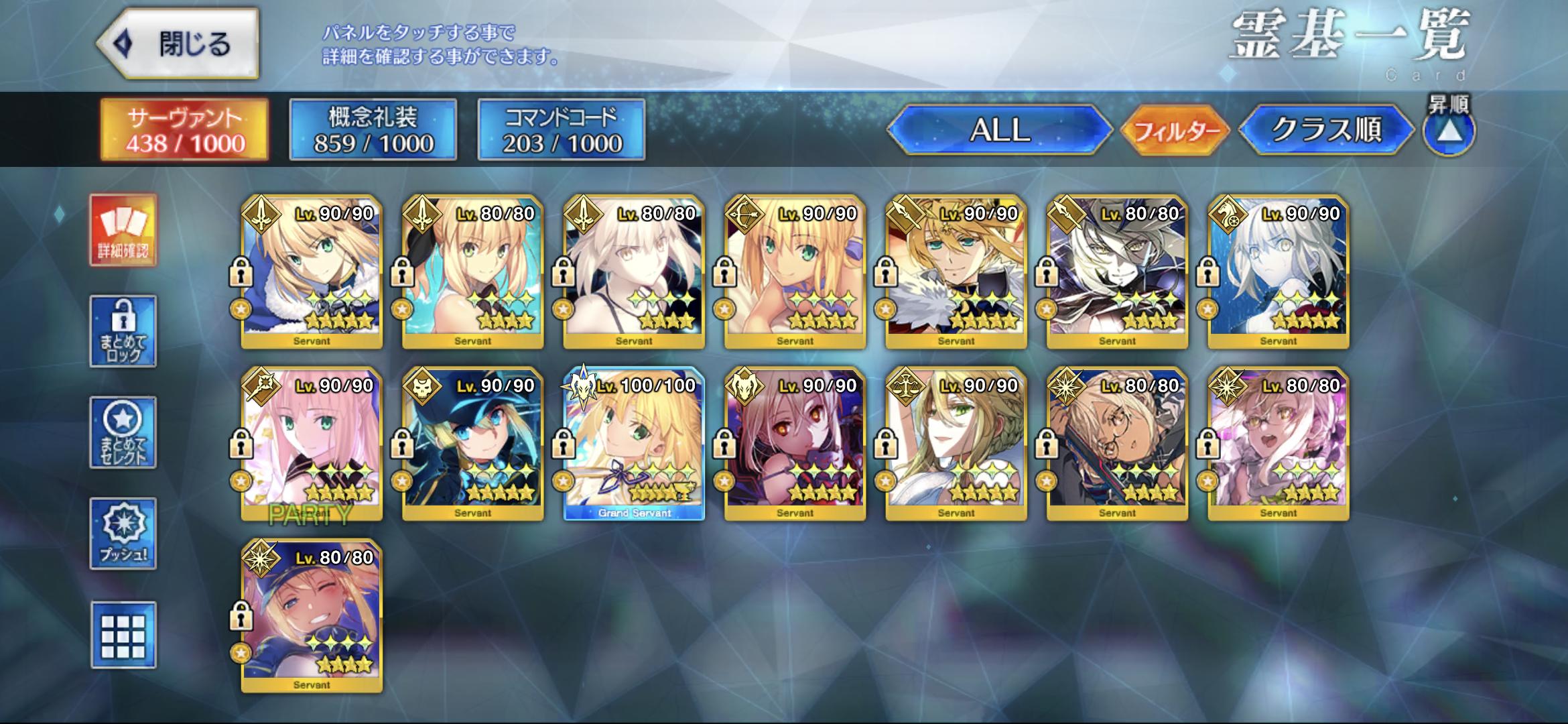1568x724 pixels.
Task: Switch to the コマンドコード tab
Action: click(x=562, y=130)
